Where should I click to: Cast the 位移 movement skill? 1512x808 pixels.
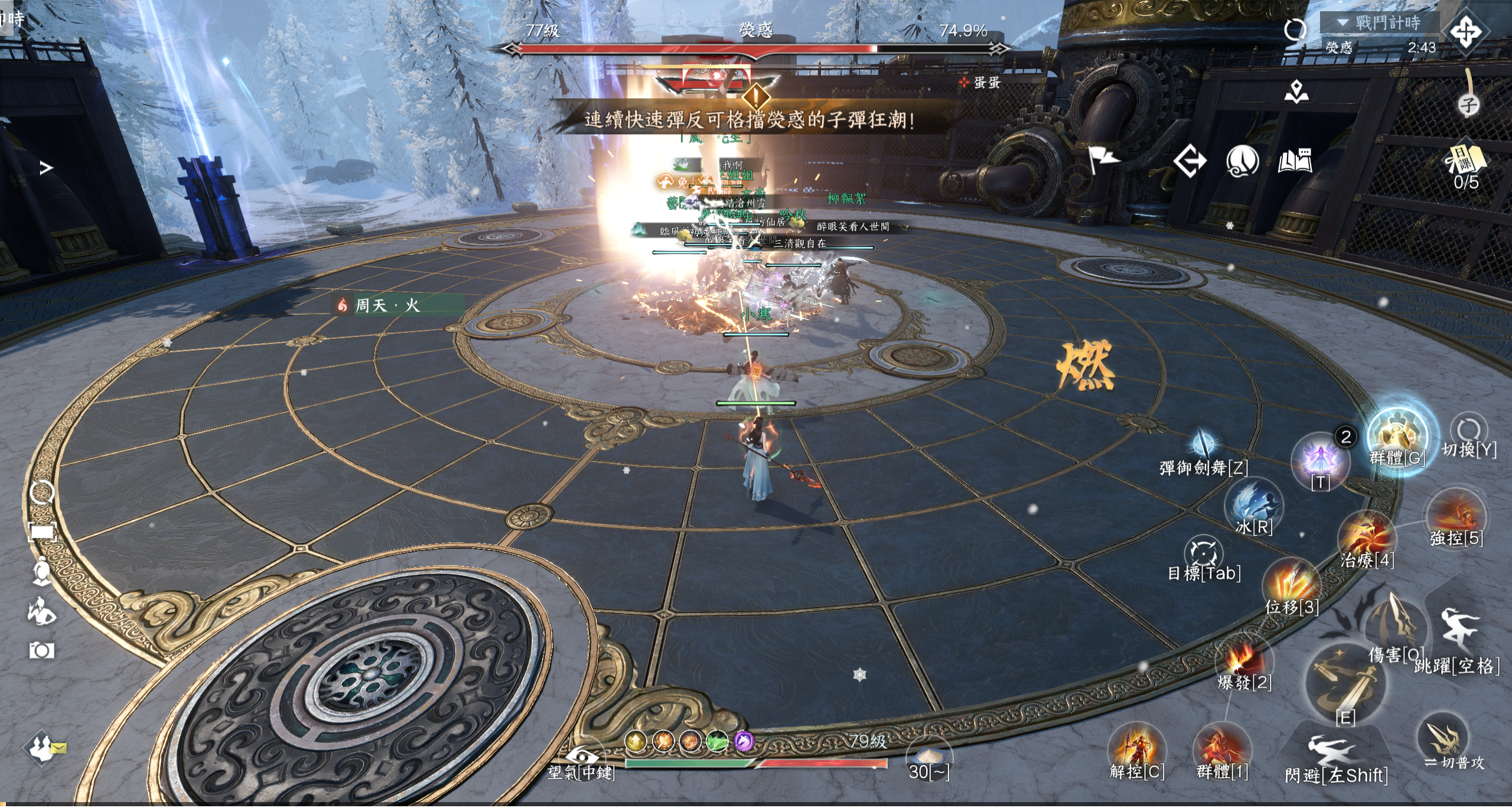point(1291,585)
